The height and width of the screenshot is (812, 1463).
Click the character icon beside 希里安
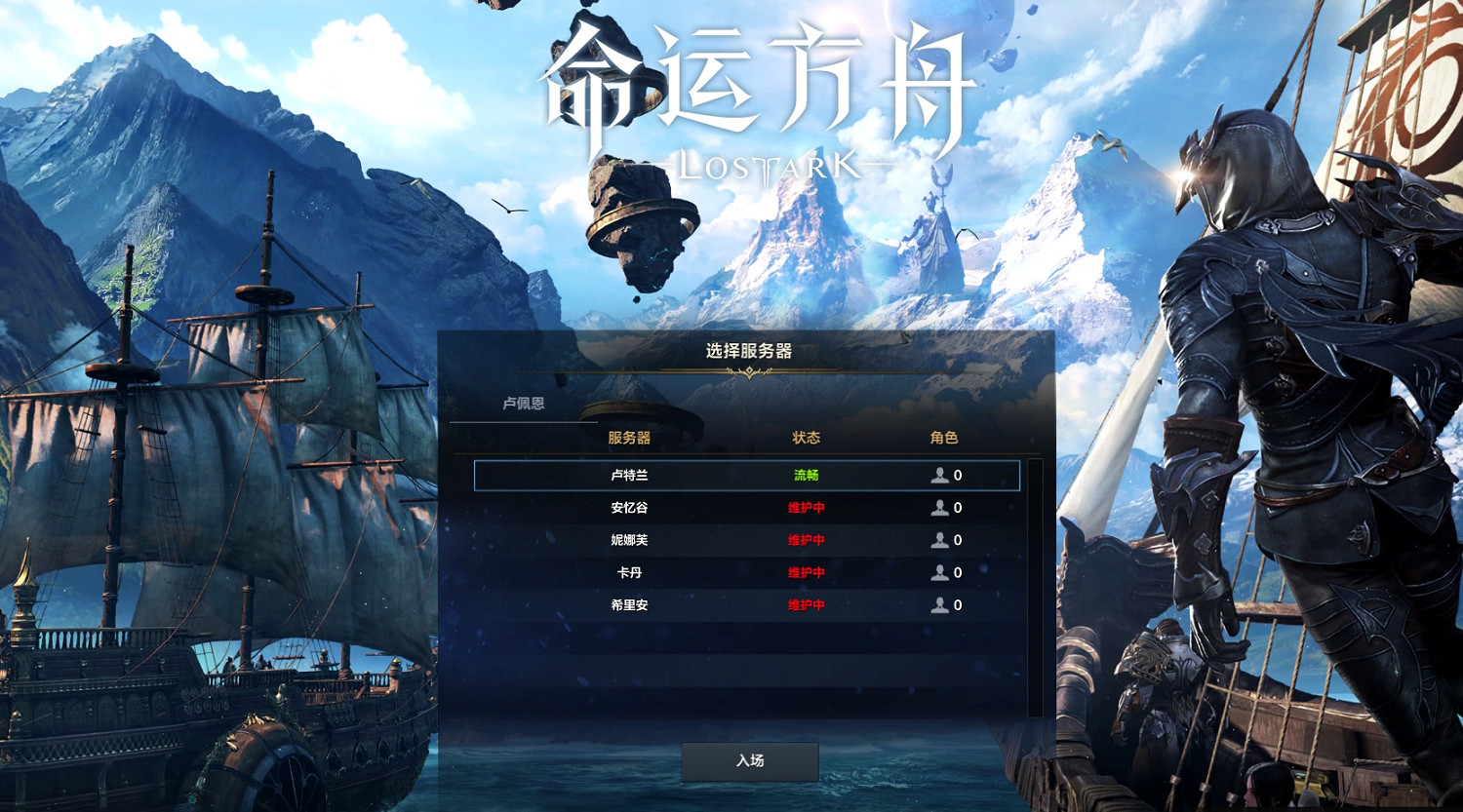tap(938, 604)
